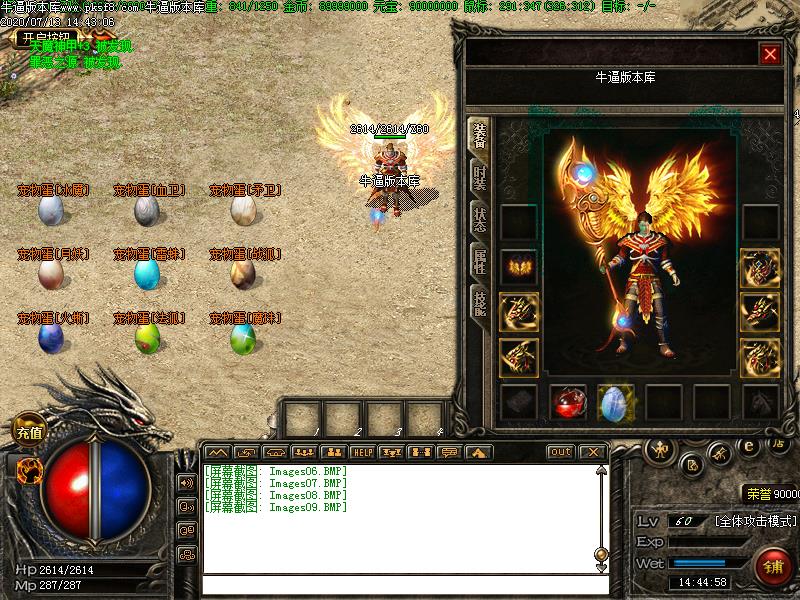
Task: Click the red 充值 recharge button
Action: click(x=28, y=433)
